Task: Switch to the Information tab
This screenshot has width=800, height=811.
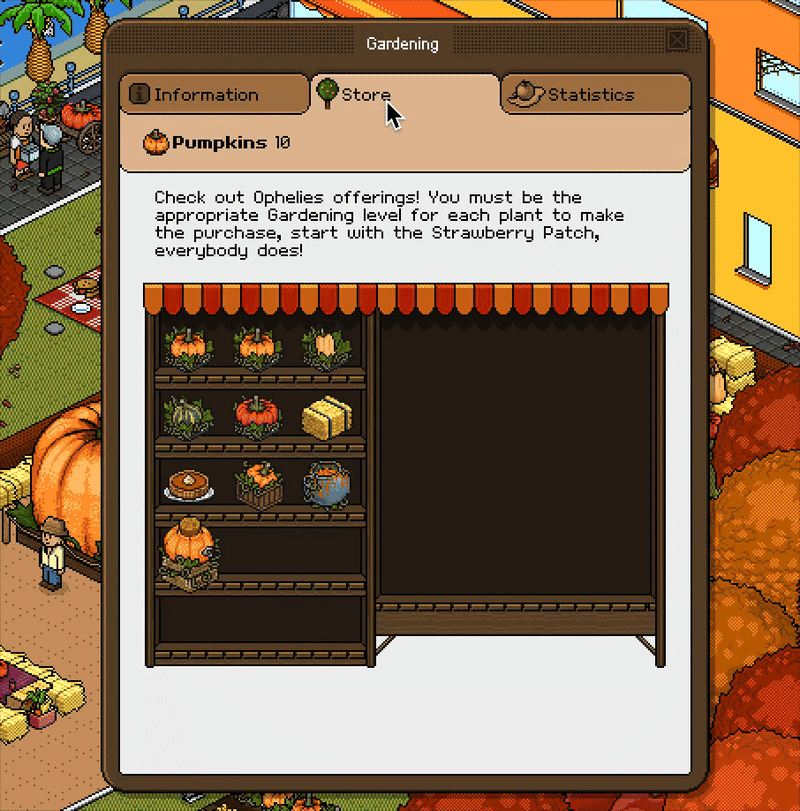Action: [214, 95]
